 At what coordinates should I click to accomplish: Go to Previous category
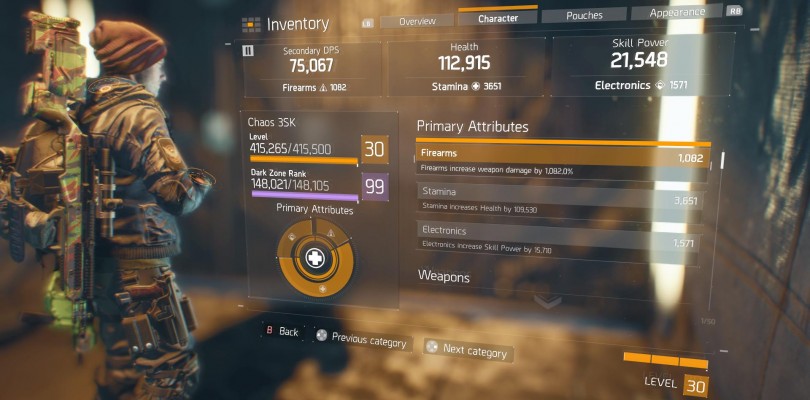(361, 340)
